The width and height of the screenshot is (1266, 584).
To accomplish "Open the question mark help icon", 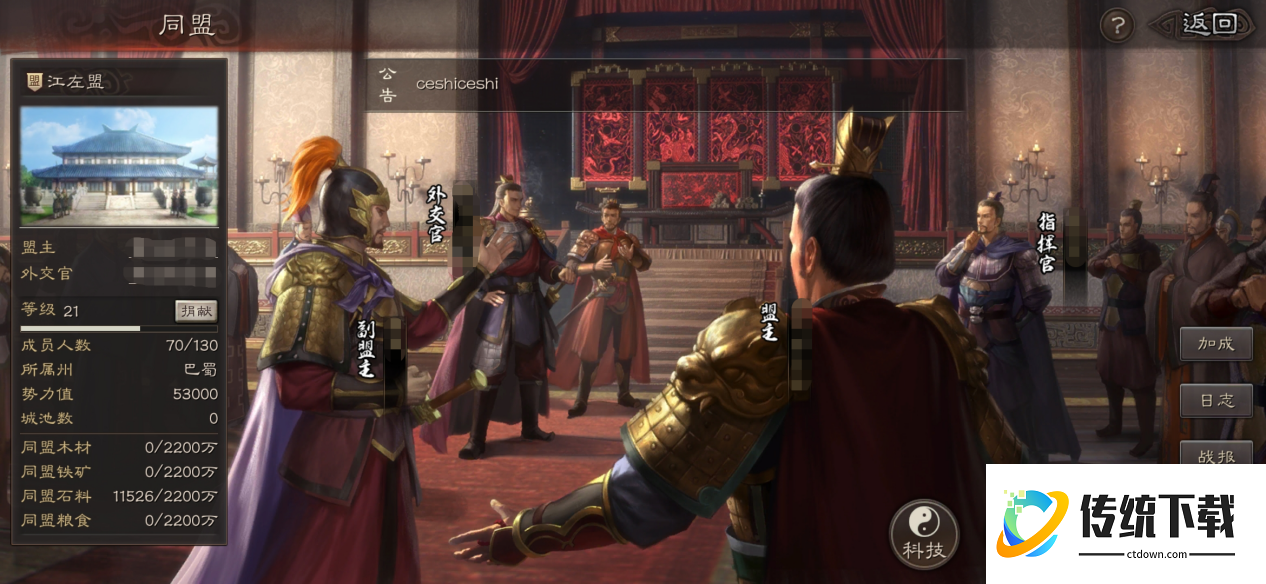I will 1116,25.
